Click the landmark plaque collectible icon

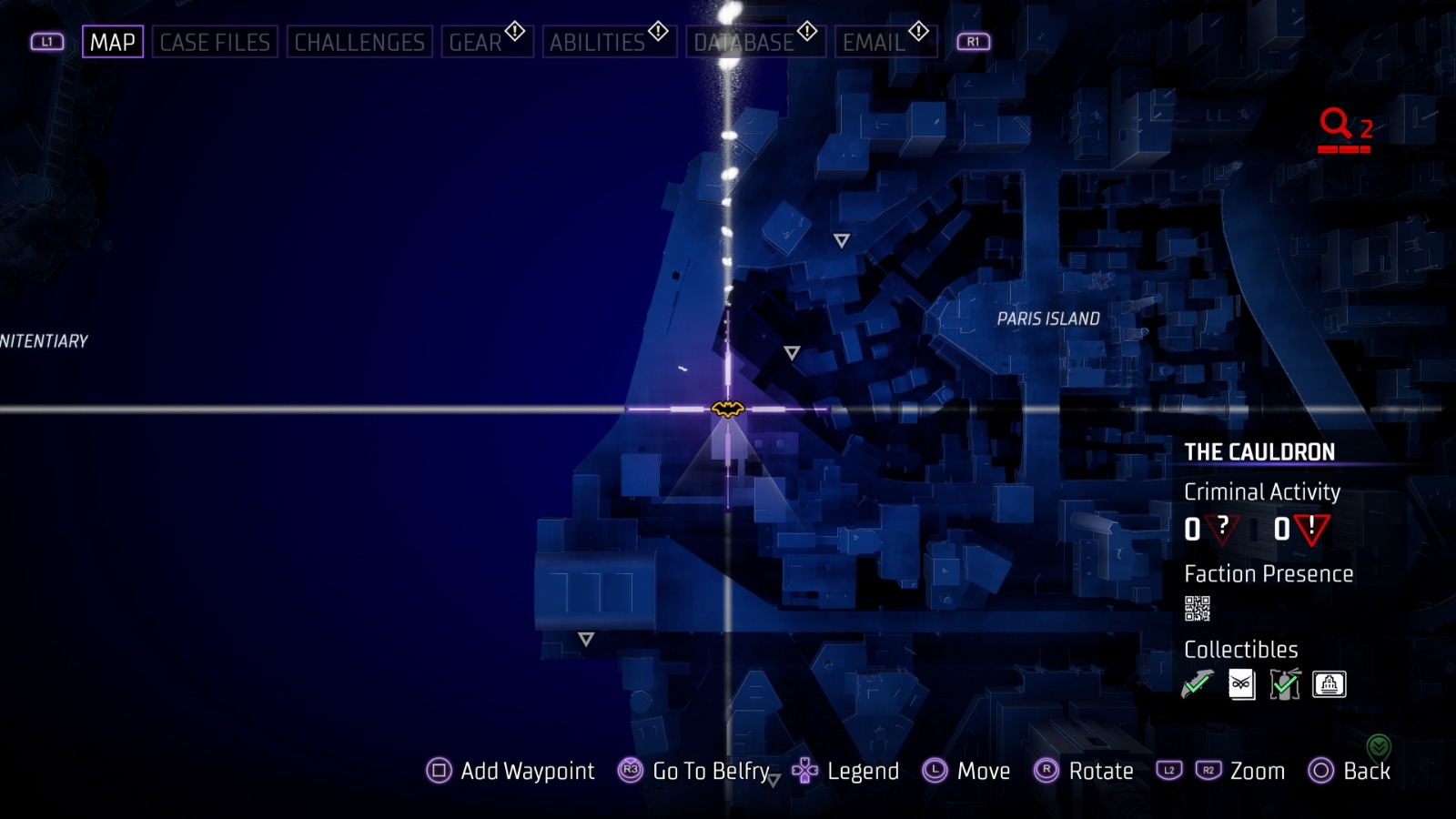(x=1329, y=684)
